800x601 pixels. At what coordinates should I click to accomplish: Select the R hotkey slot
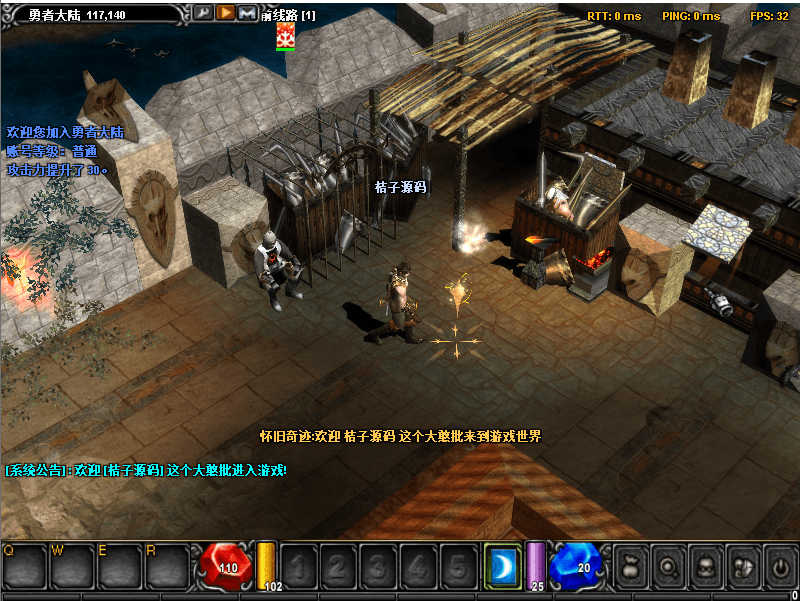point(168,567)
